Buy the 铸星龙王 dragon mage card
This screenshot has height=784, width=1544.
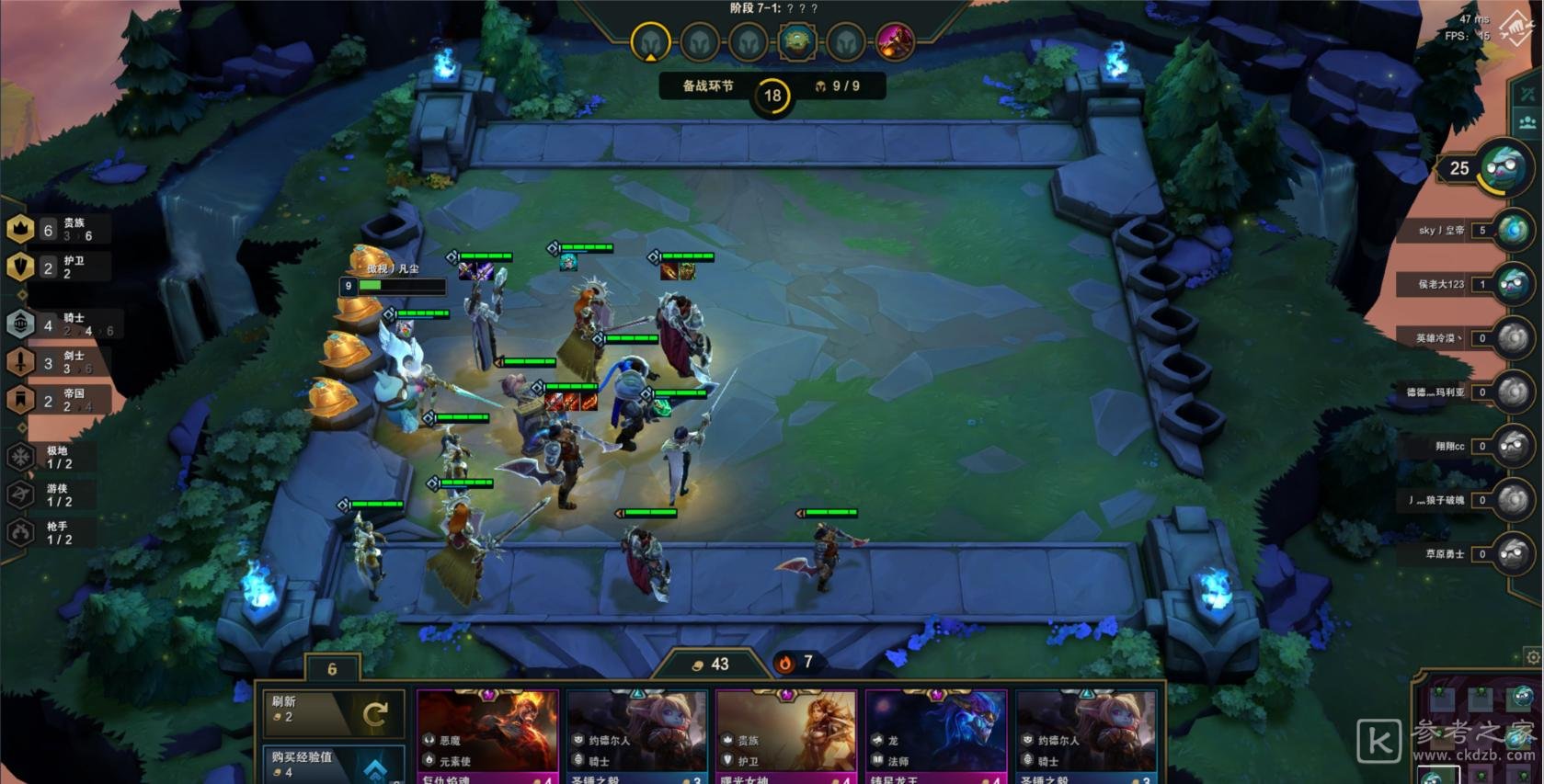936,737
